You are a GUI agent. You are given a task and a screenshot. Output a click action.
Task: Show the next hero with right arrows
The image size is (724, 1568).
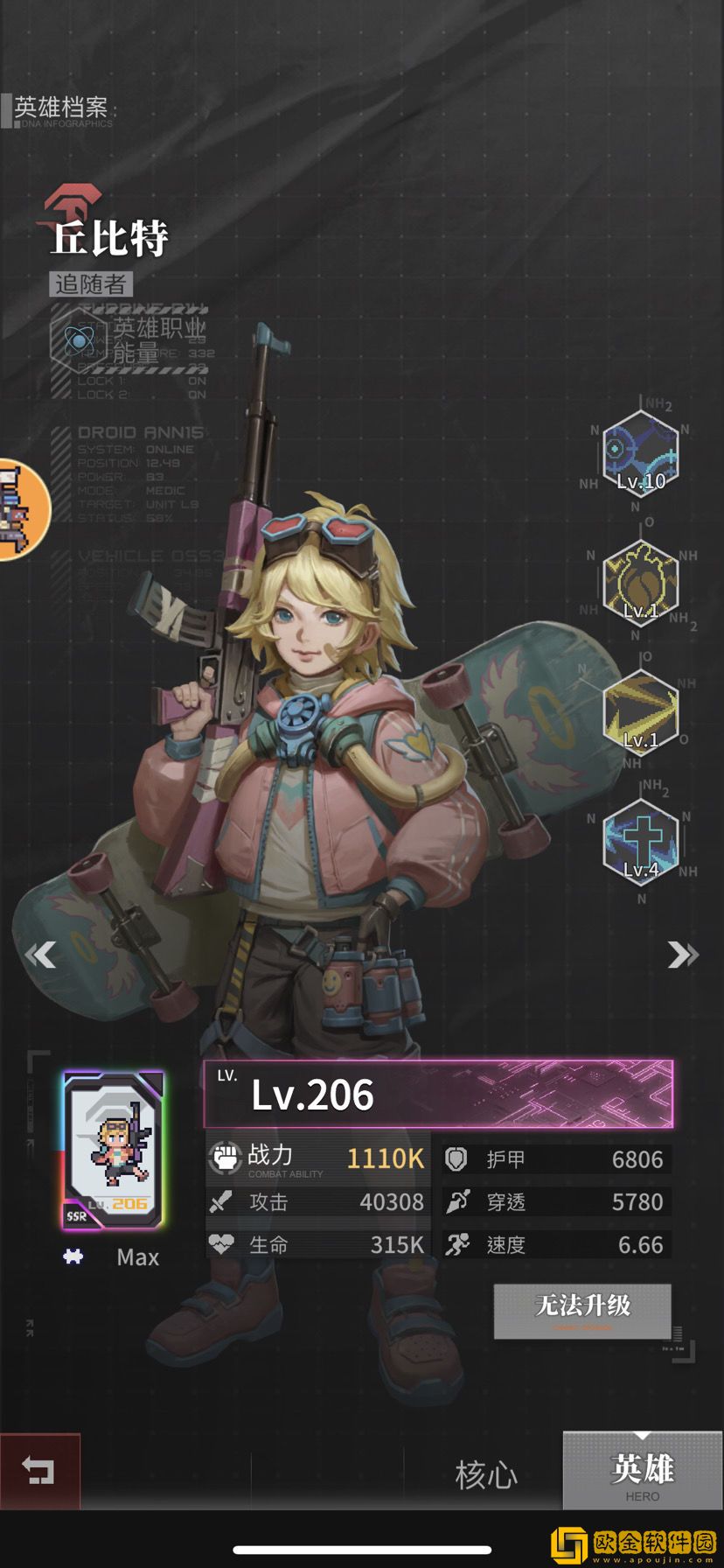pos(682,954)
